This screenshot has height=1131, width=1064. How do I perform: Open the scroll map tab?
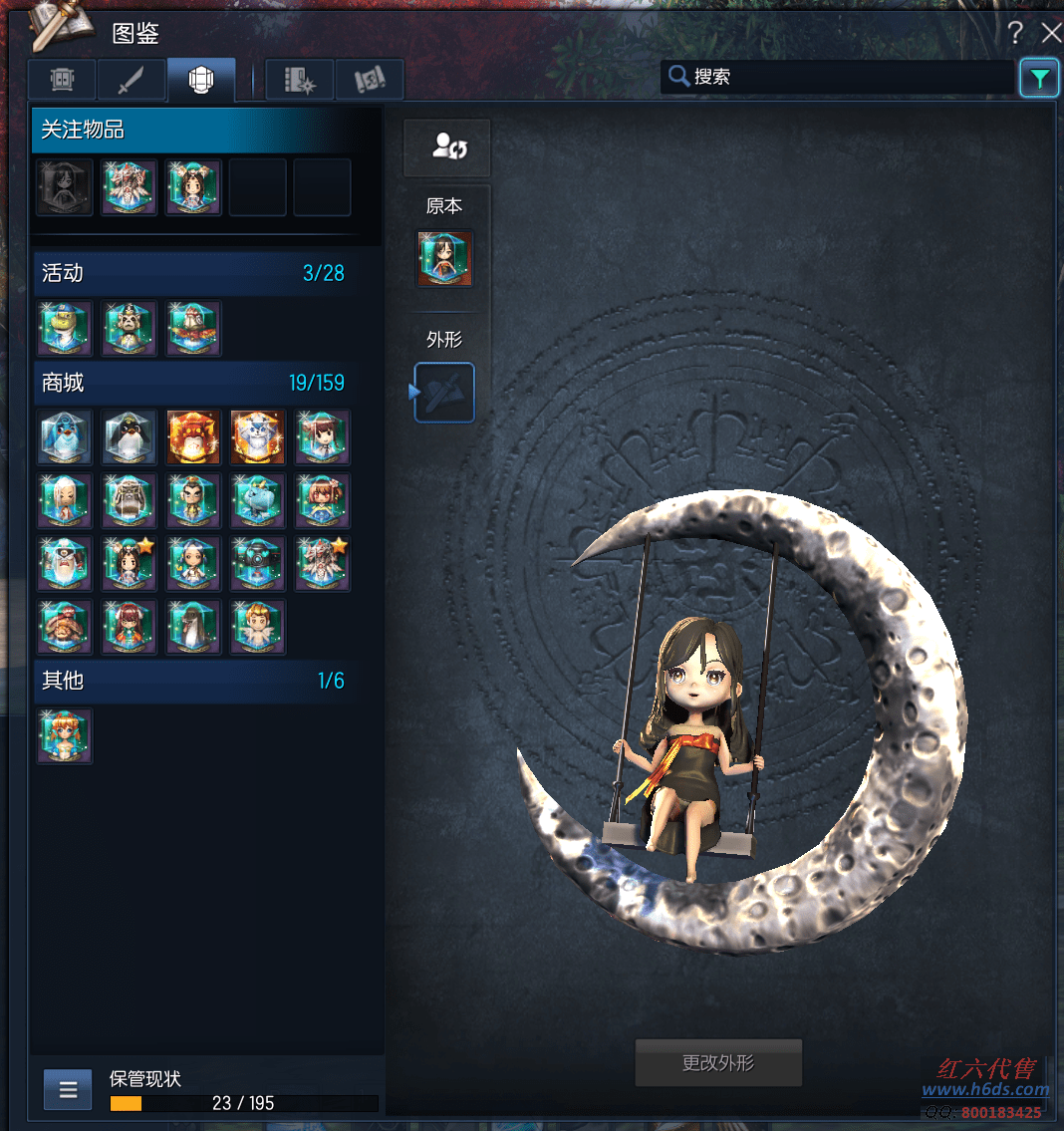coord(370,80)
